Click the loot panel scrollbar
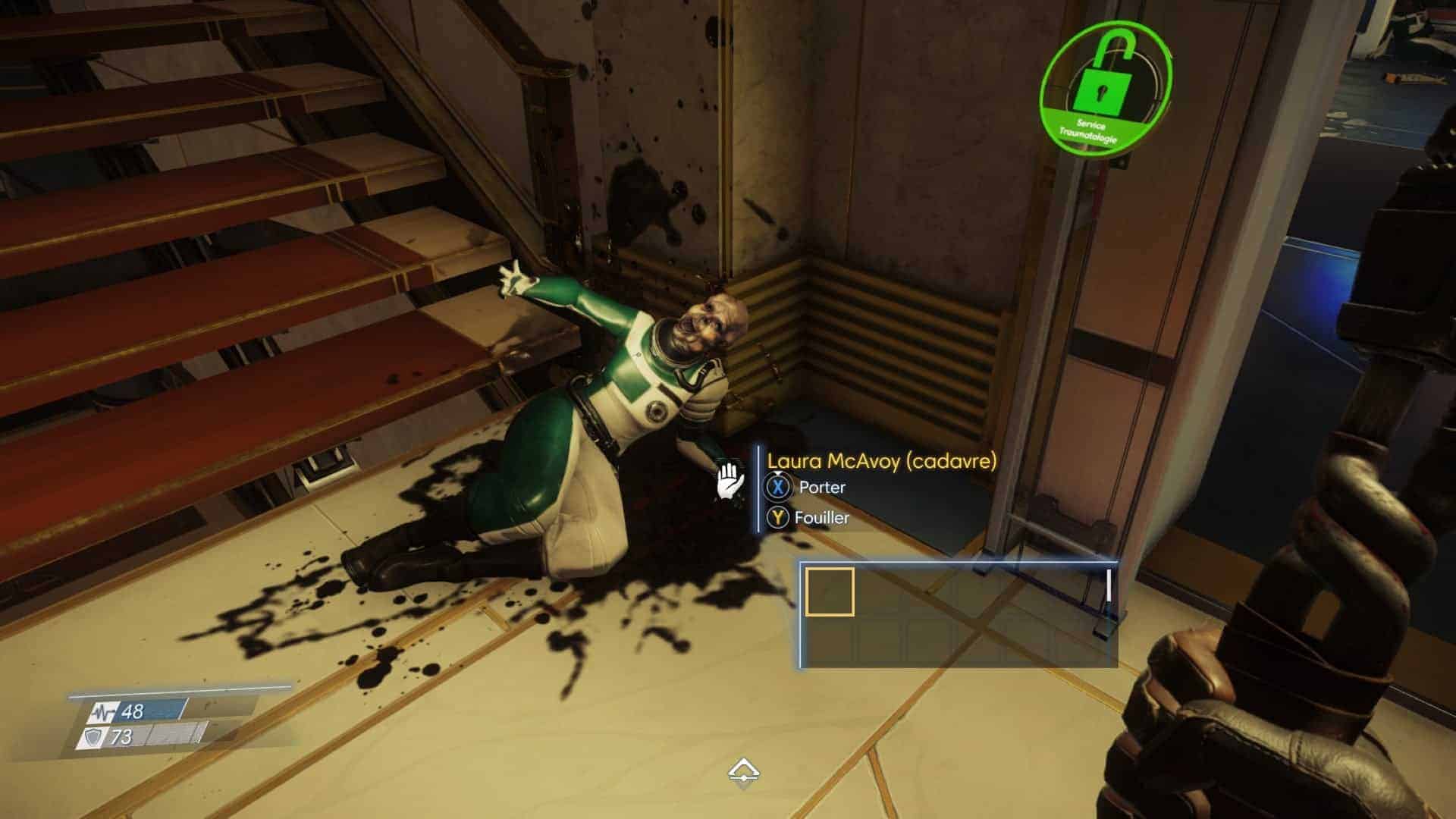The width and height of the screenshot is (1456, 819). 1109,586
